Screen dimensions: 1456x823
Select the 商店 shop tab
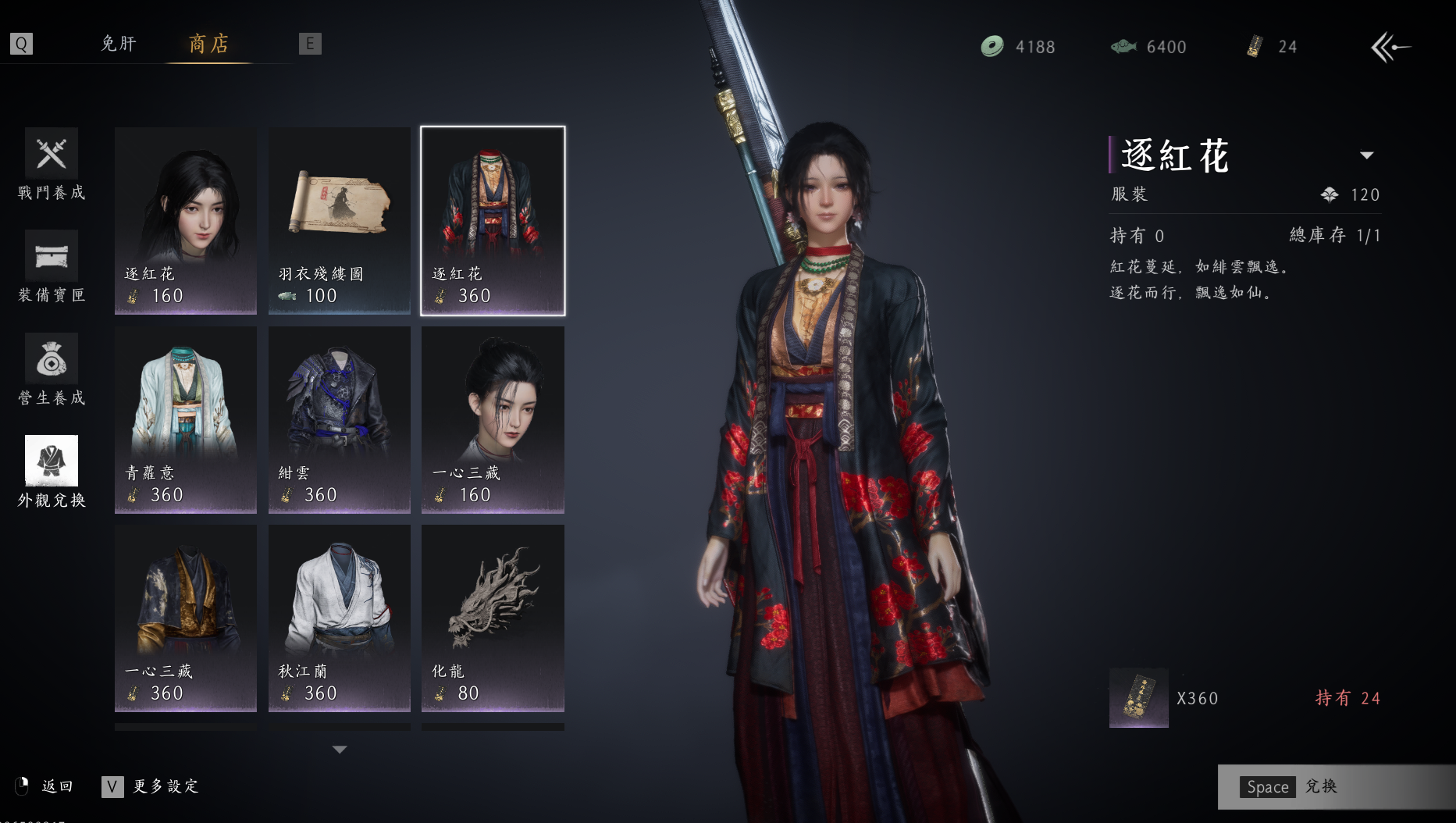click(208, 44)
